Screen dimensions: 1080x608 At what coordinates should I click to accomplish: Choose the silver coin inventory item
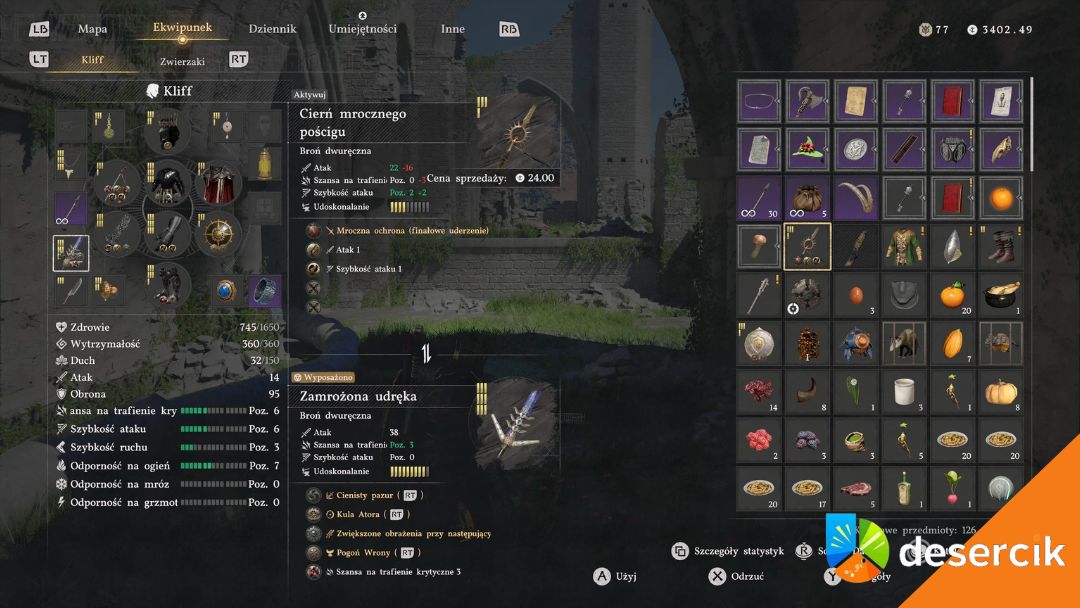[x=858, y=149]
